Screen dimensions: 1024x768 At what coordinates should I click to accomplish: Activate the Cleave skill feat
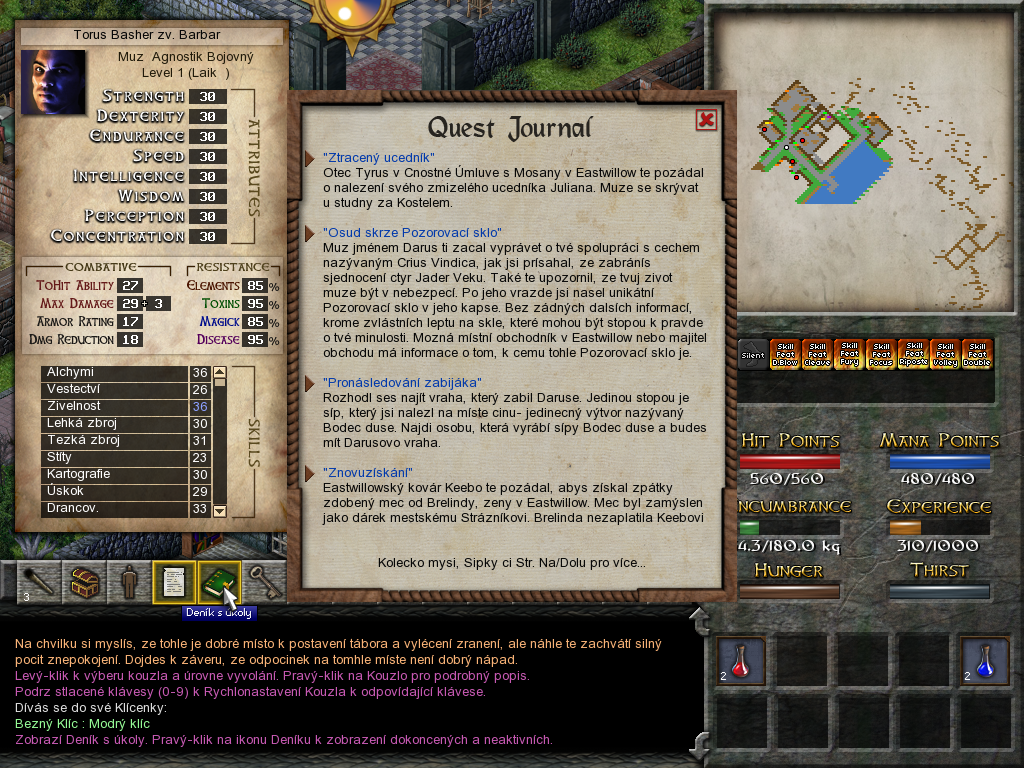817,354
